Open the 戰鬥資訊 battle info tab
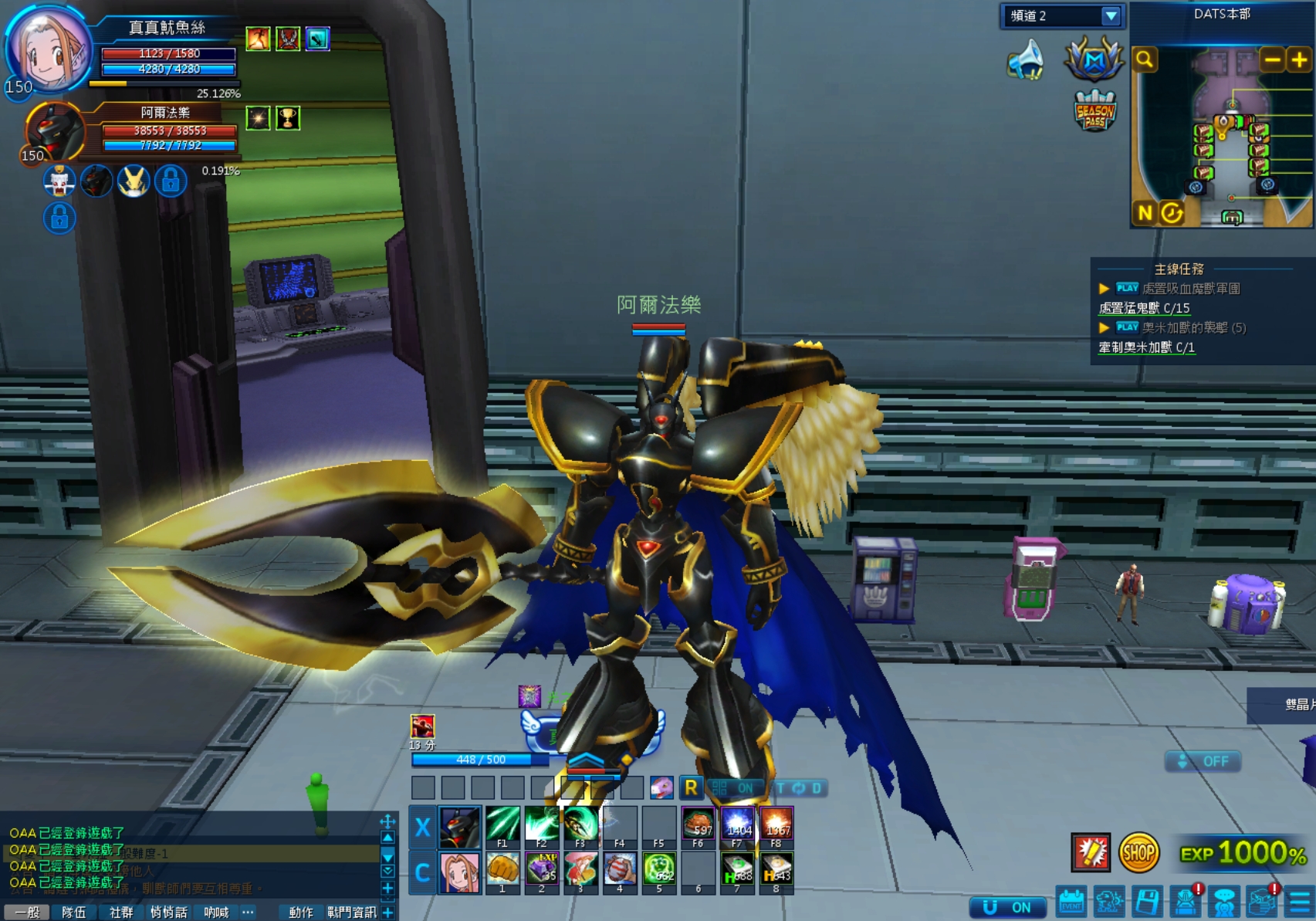Image resolution: width=1316 pixels, height=921 pixels. (x=351, y=912)
